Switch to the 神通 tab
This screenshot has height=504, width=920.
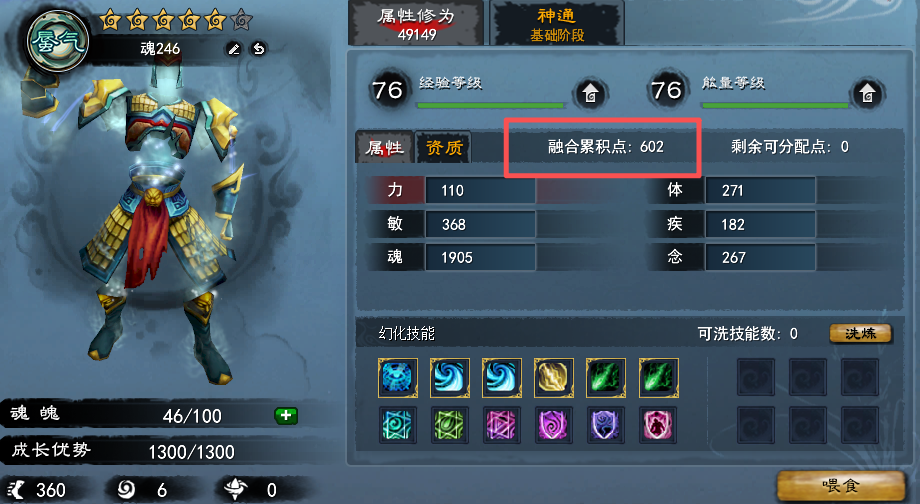coord(557,24)
